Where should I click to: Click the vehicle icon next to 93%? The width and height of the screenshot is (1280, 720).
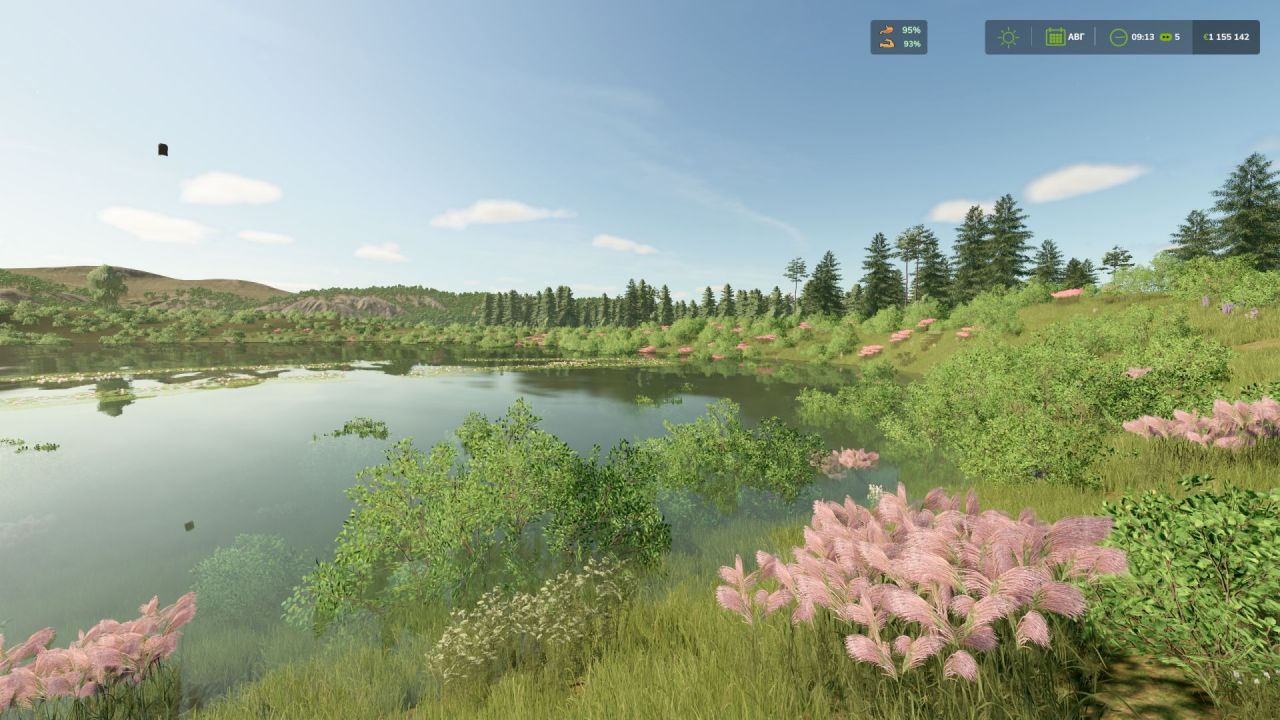coord(887,42)
